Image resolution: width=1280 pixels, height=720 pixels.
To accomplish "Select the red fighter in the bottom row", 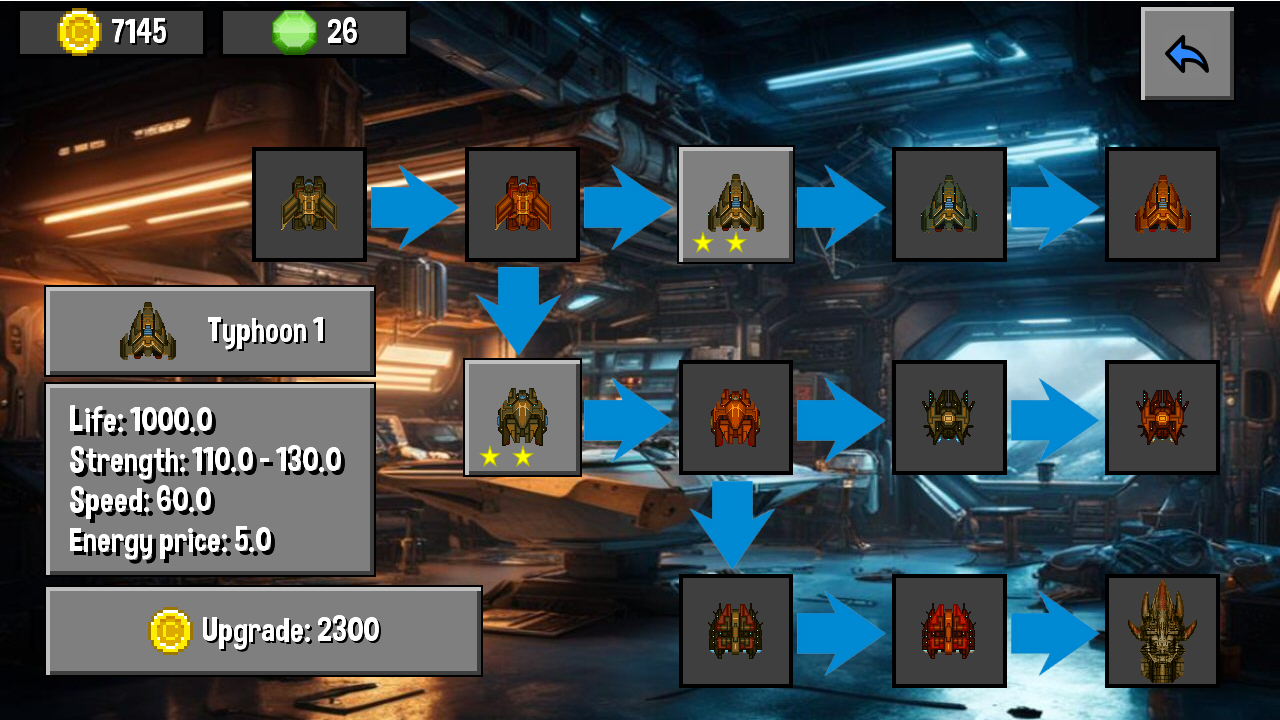I will [x=949, y=632].
